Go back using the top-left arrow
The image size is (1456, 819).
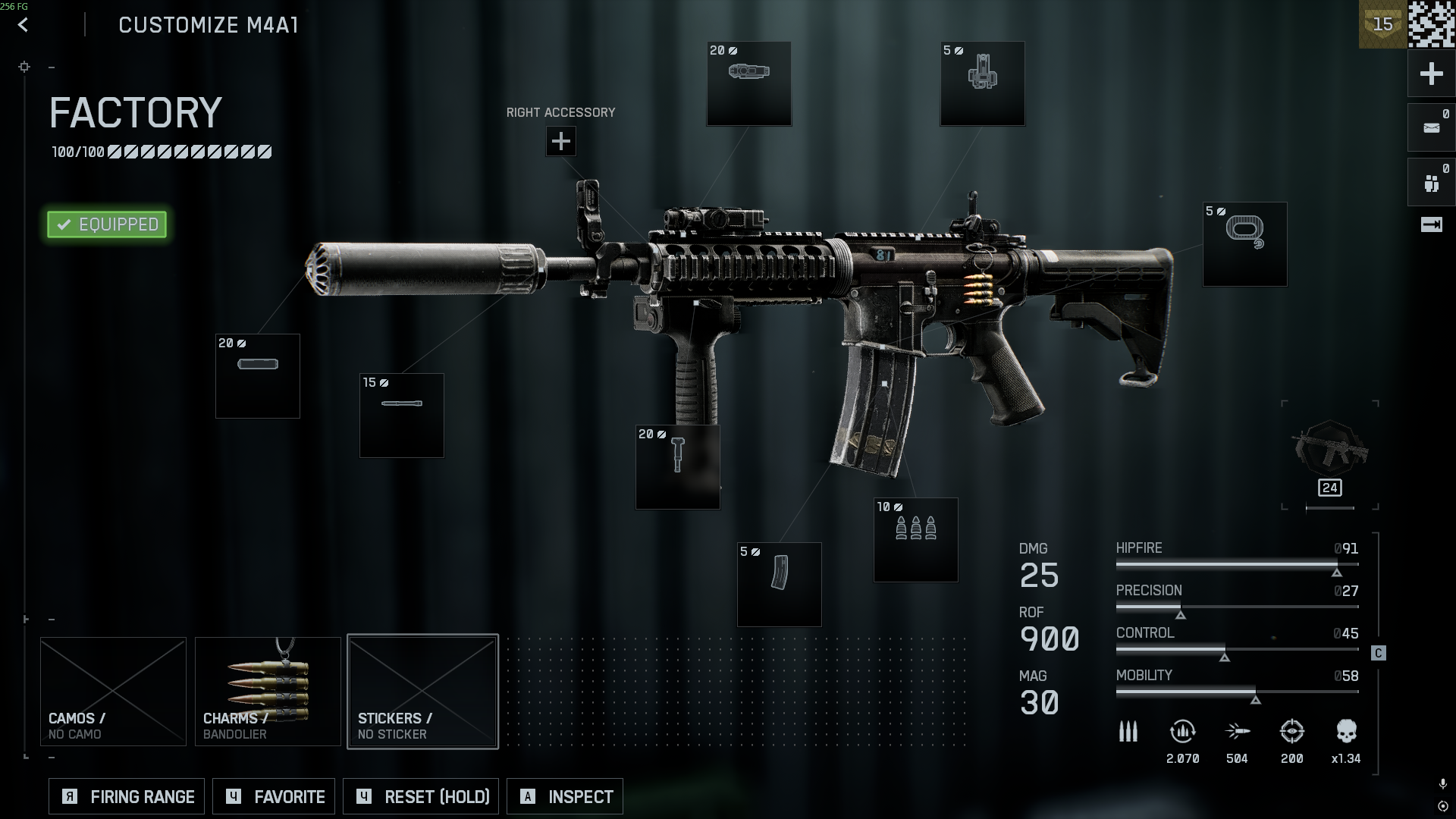(x=24, y=25)
